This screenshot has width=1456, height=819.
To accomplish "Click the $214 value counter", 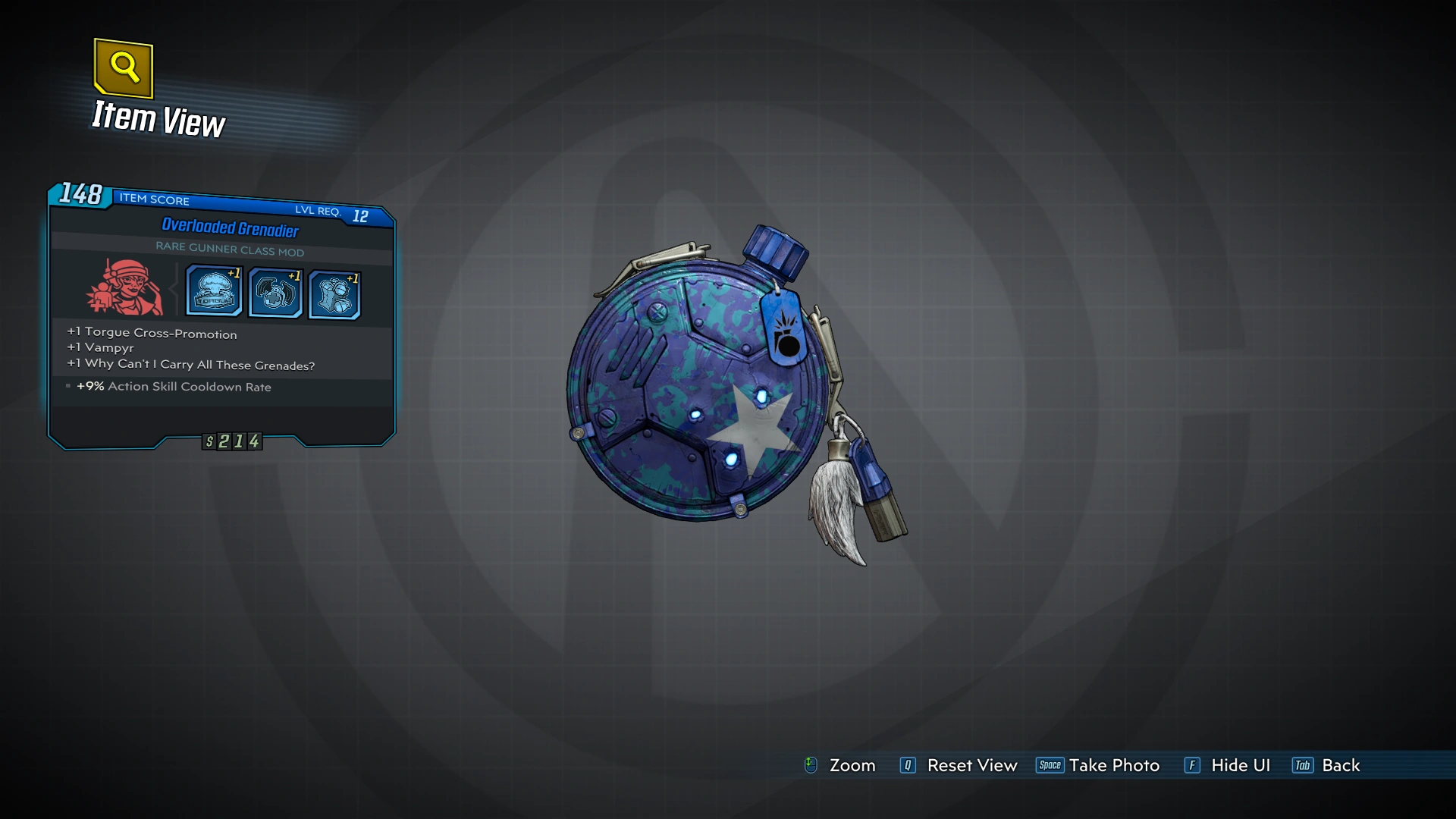I will click(232, 441).
